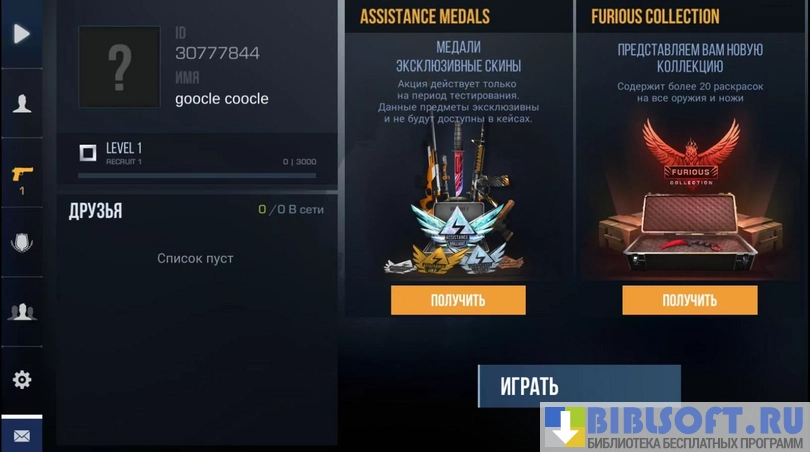Viewport: 810px width, 452px height.
Task: Open the pistol inventory tab
Action: click(x=21, y=176)
